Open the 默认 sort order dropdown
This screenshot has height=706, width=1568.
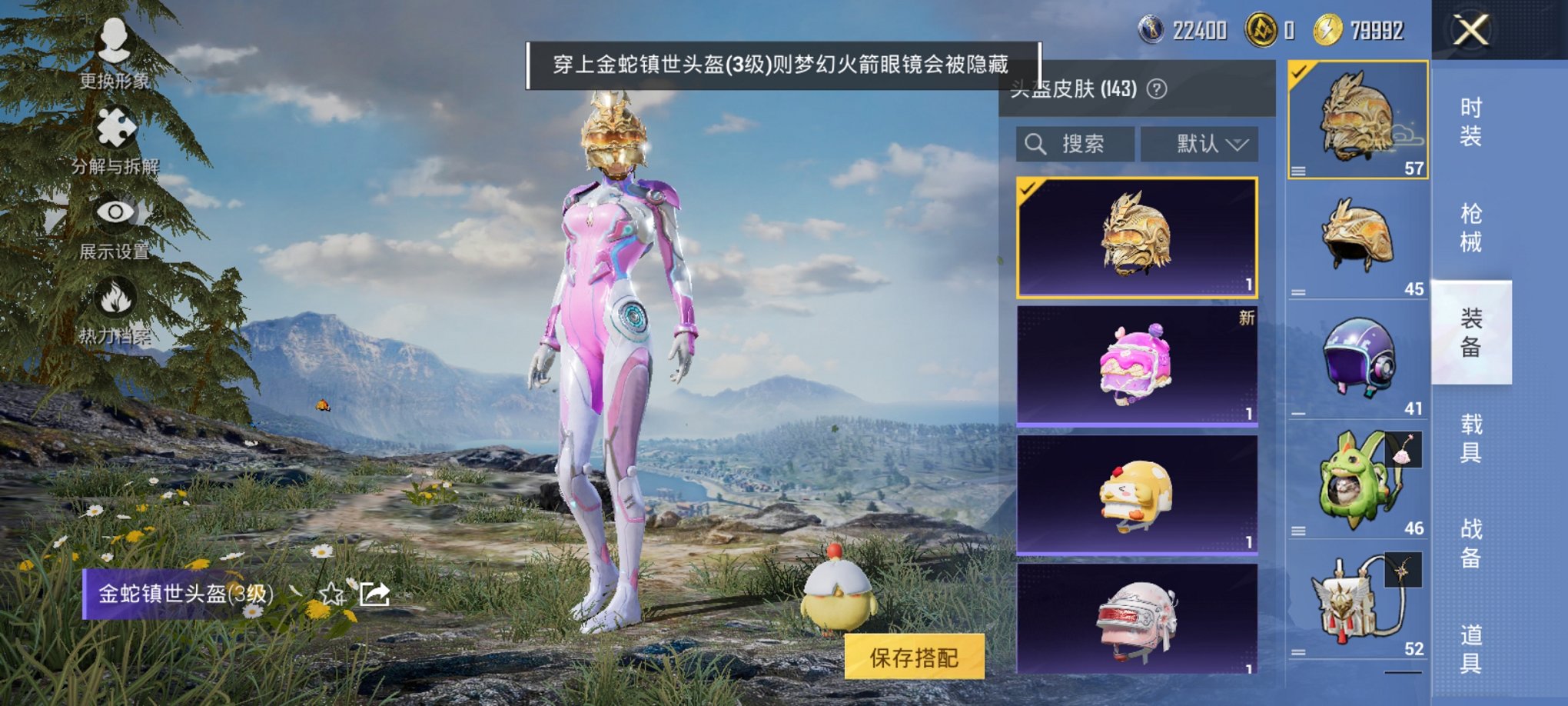[x=1199, y=143]
